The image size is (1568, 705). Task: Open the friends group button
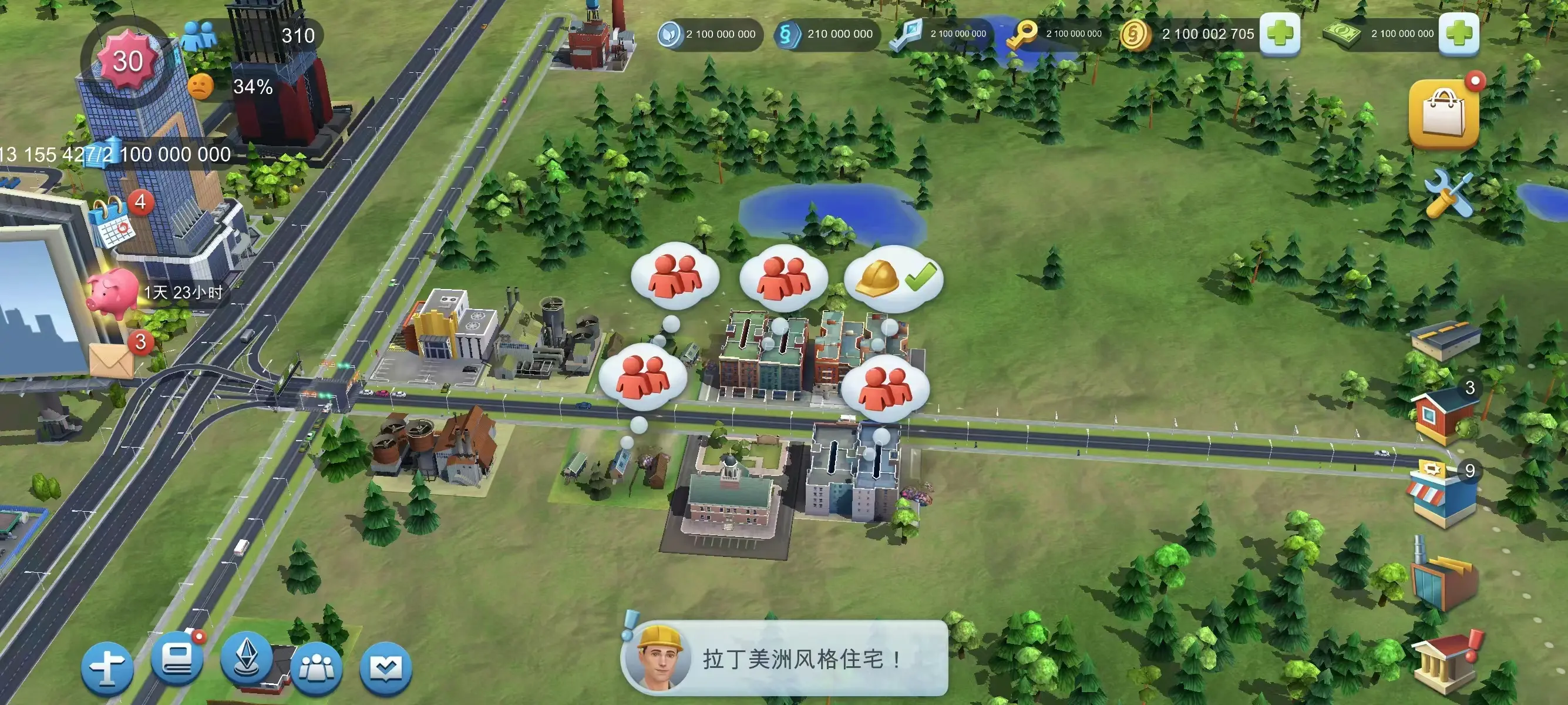[x=316, y=669]
